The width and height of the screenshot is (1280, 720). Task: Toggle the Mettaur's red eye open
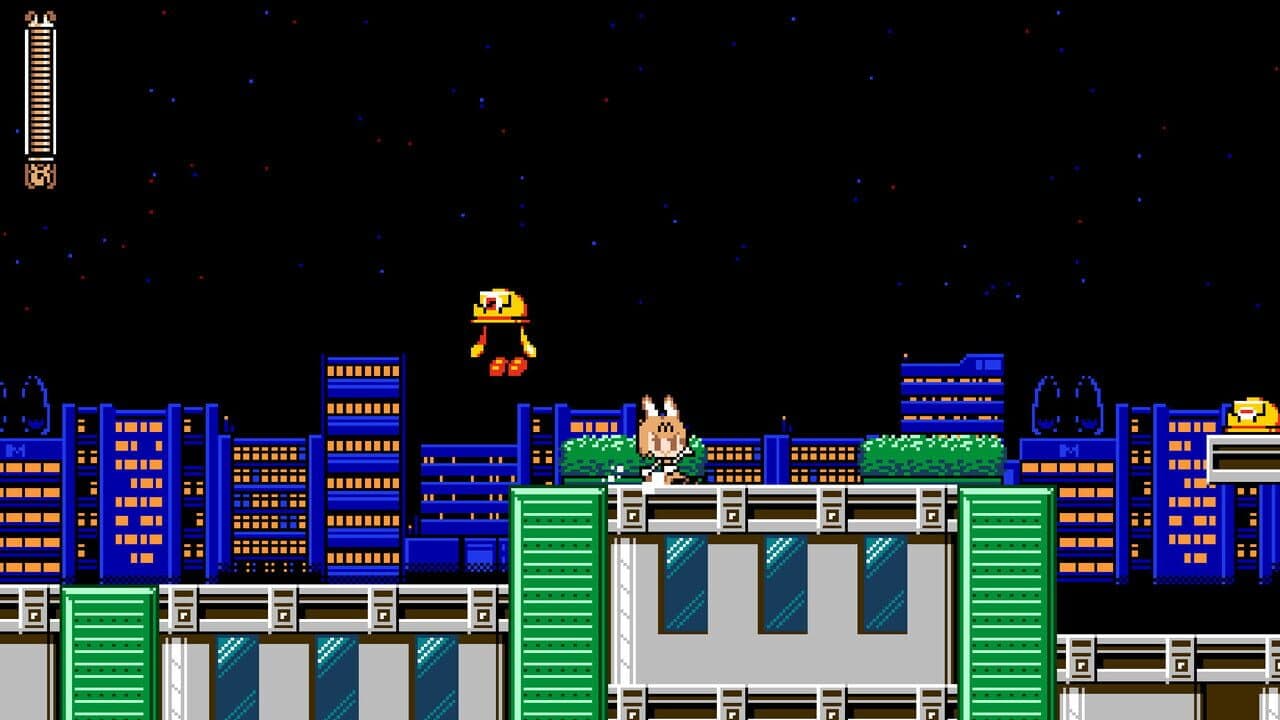tap(490, 300)
